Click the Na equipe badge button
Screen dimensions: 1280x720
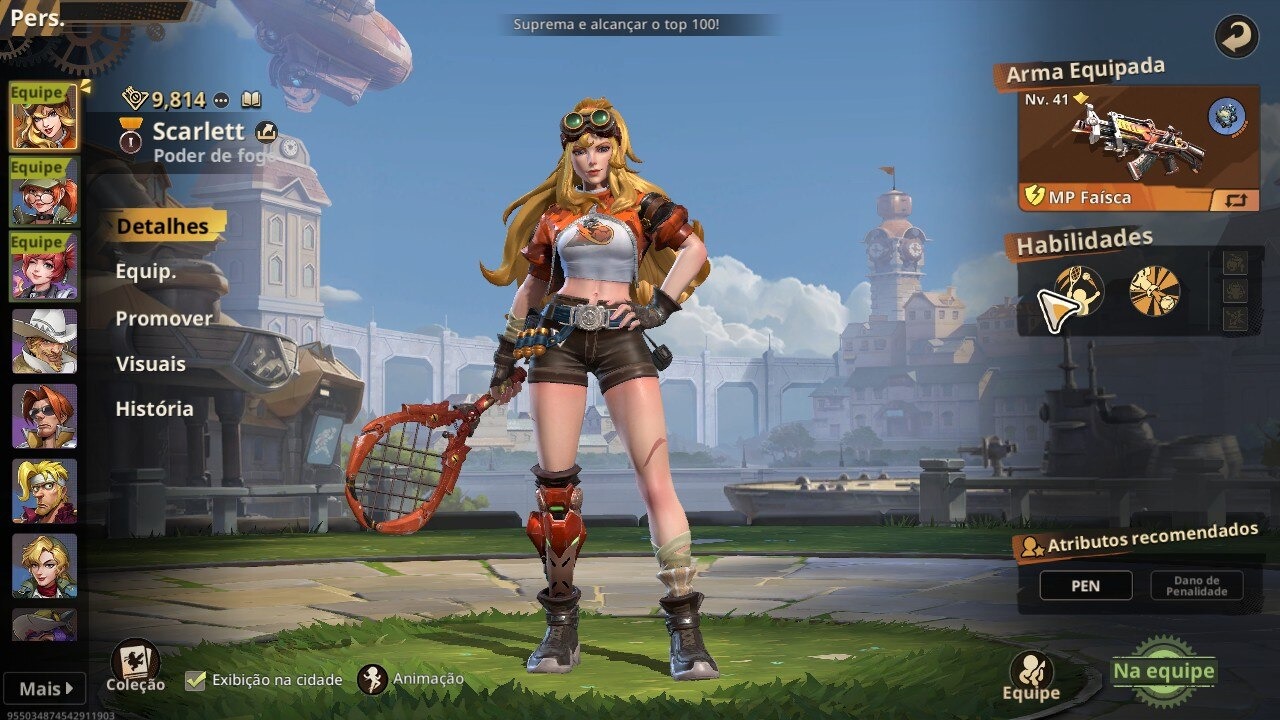(x=1164, y=672)
